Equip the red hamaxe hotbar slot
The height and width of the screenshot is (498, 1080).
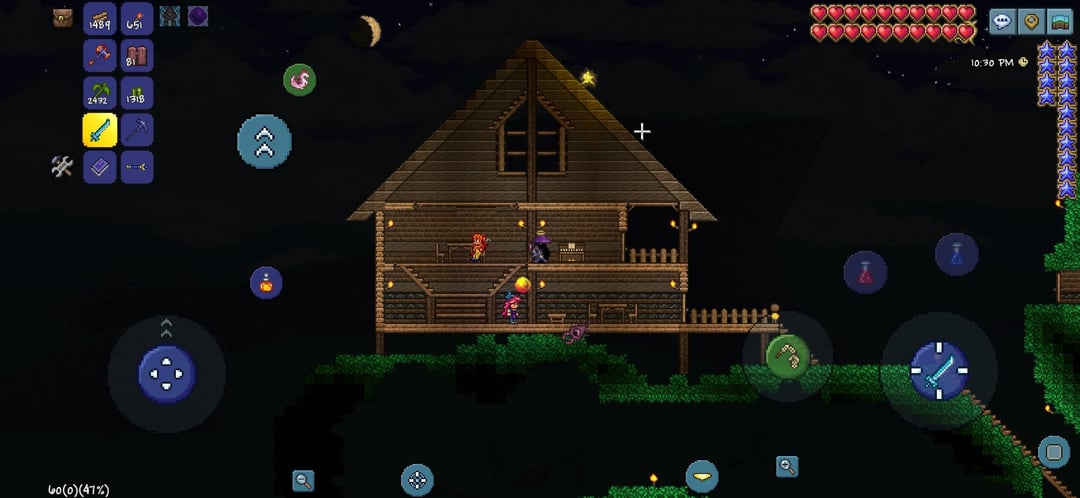coord(99,55)
